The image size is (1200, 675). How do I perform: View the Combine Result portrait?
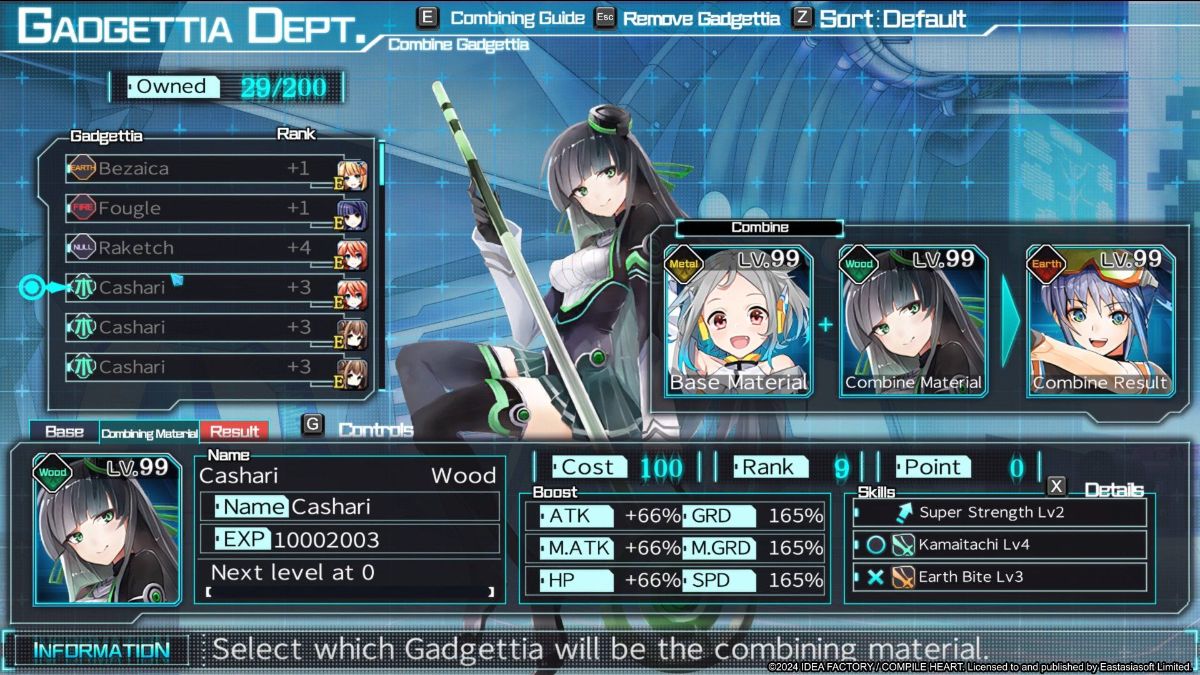click(x=1099, y=320)
